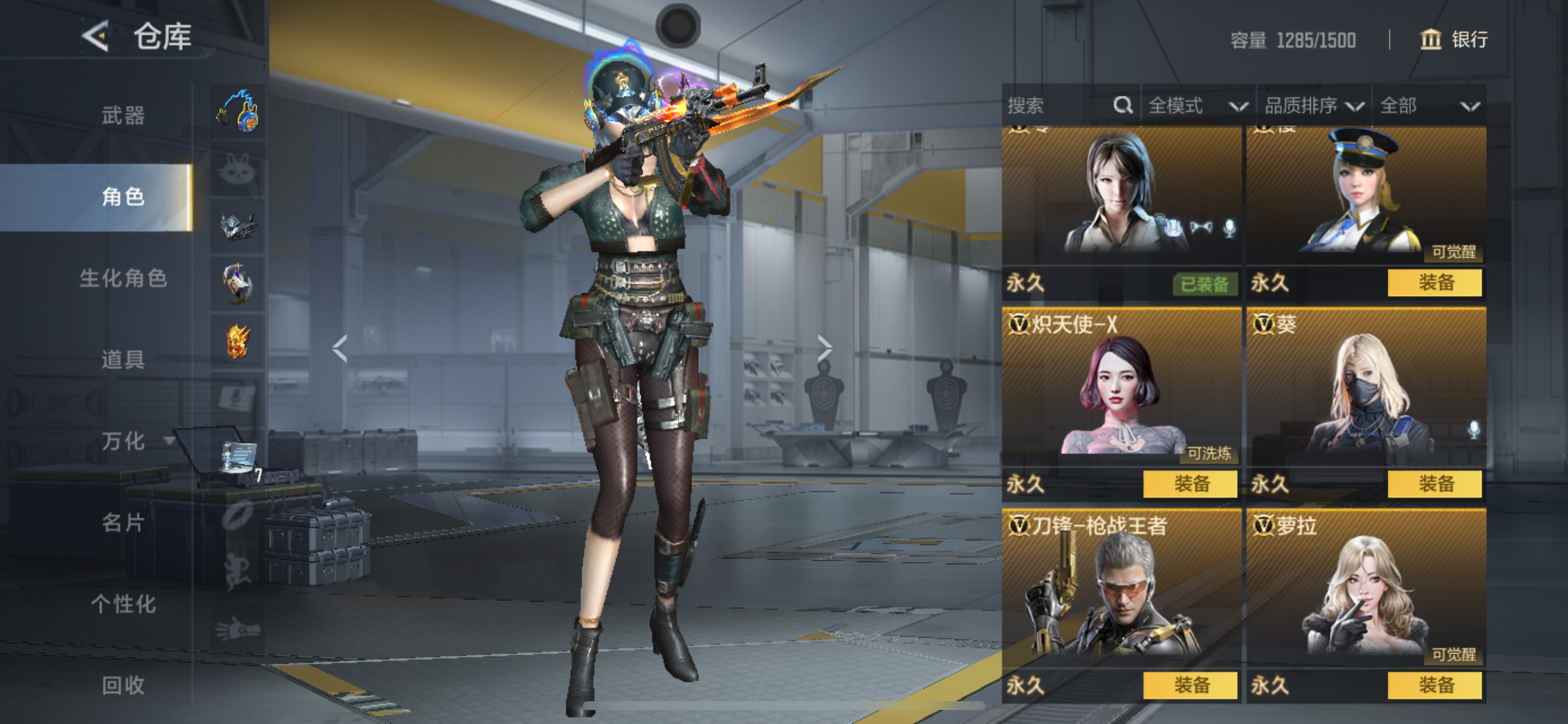Viewport: 1568px width, 724px height.
Task: Open the 银行 bank
Action: tap(1454, 40)
